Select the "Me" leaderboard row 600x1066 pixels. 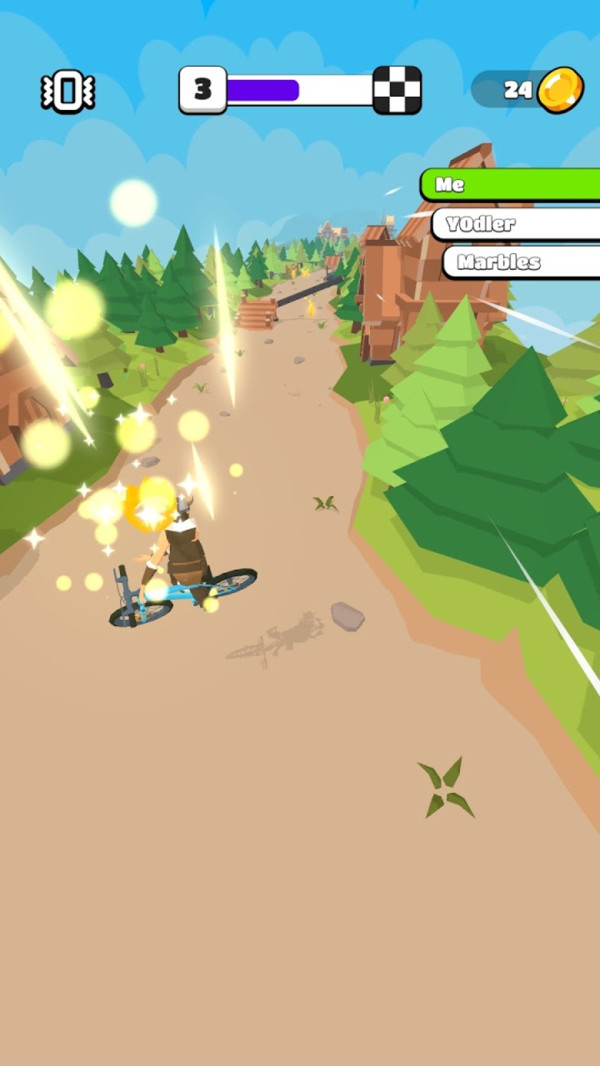(510, 185)
